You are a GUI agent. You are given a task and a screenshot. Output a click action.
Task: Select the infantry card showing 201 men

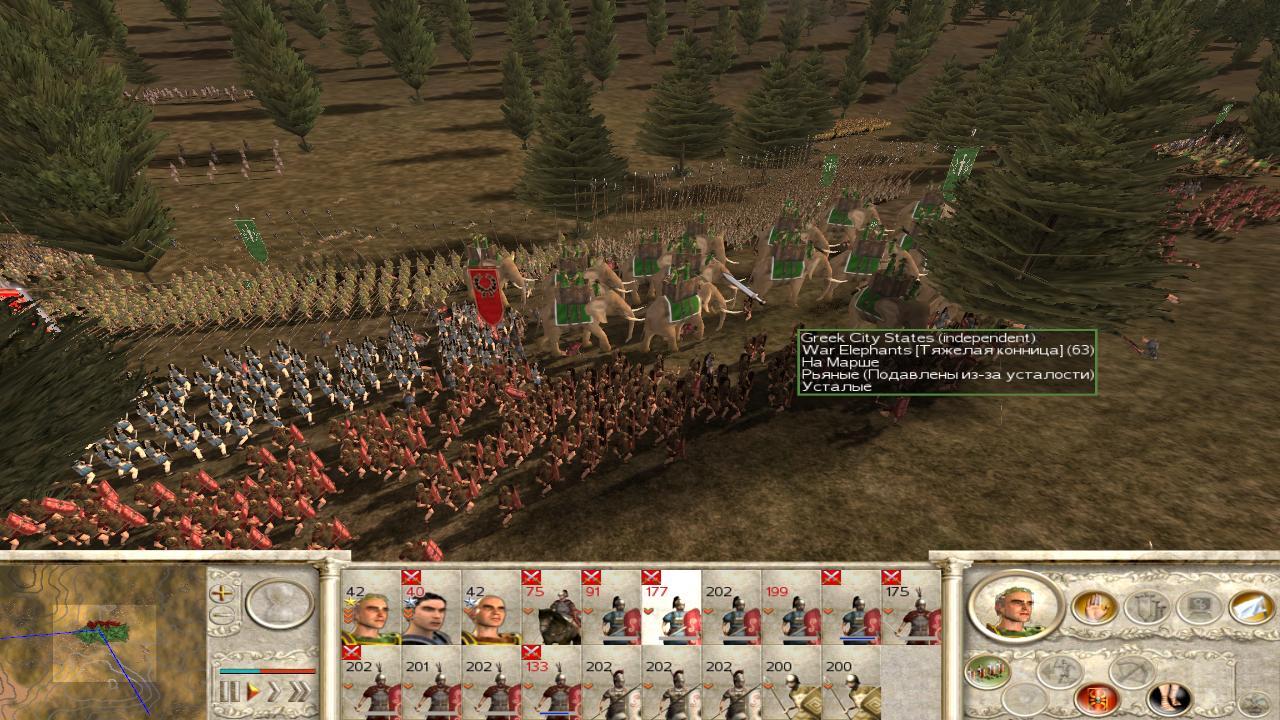click(x=430, y=686)
